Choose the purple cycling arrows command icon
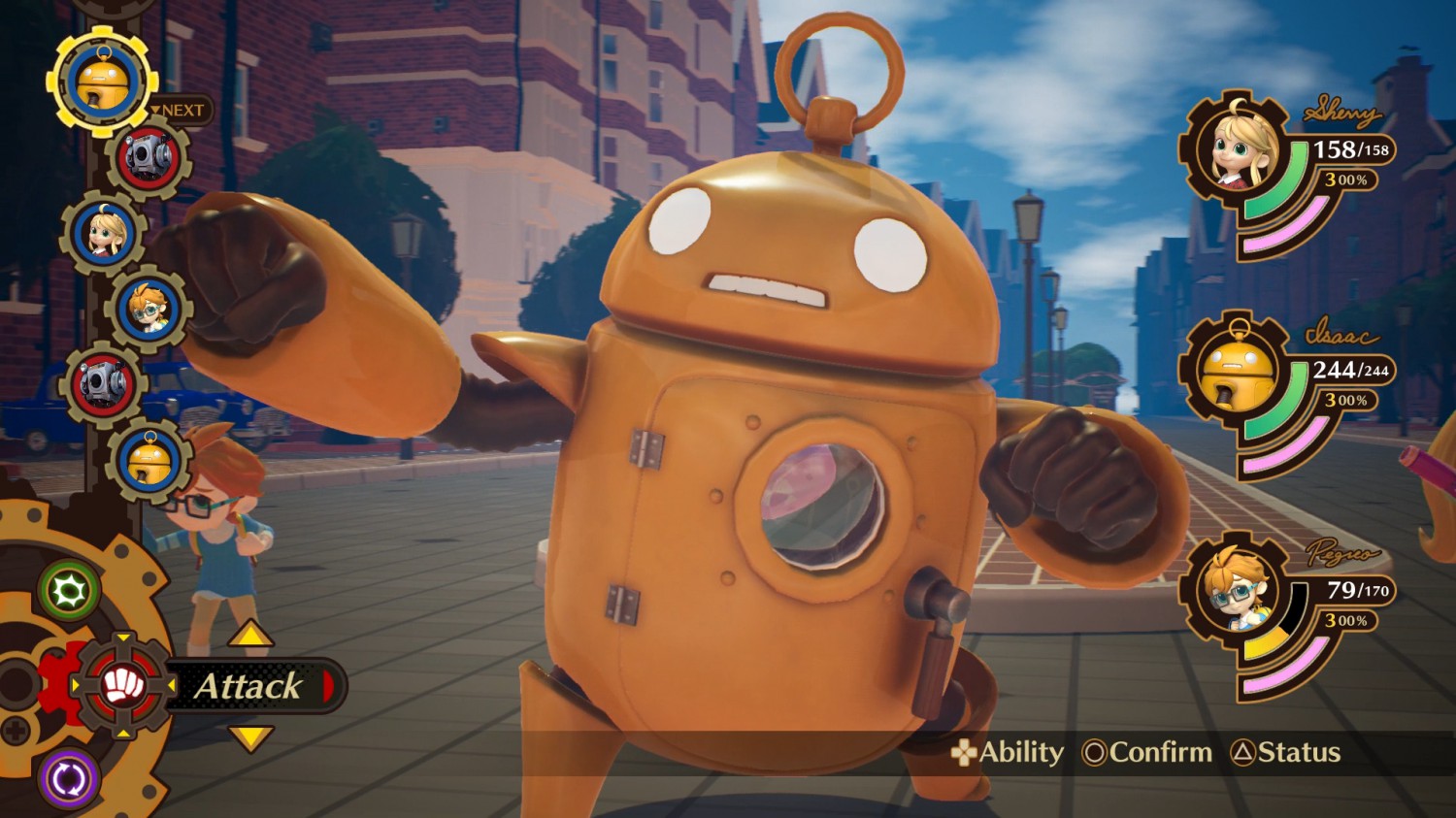Image resolution: width=1456 pixels, height=818 pixels. pos(70,778)
